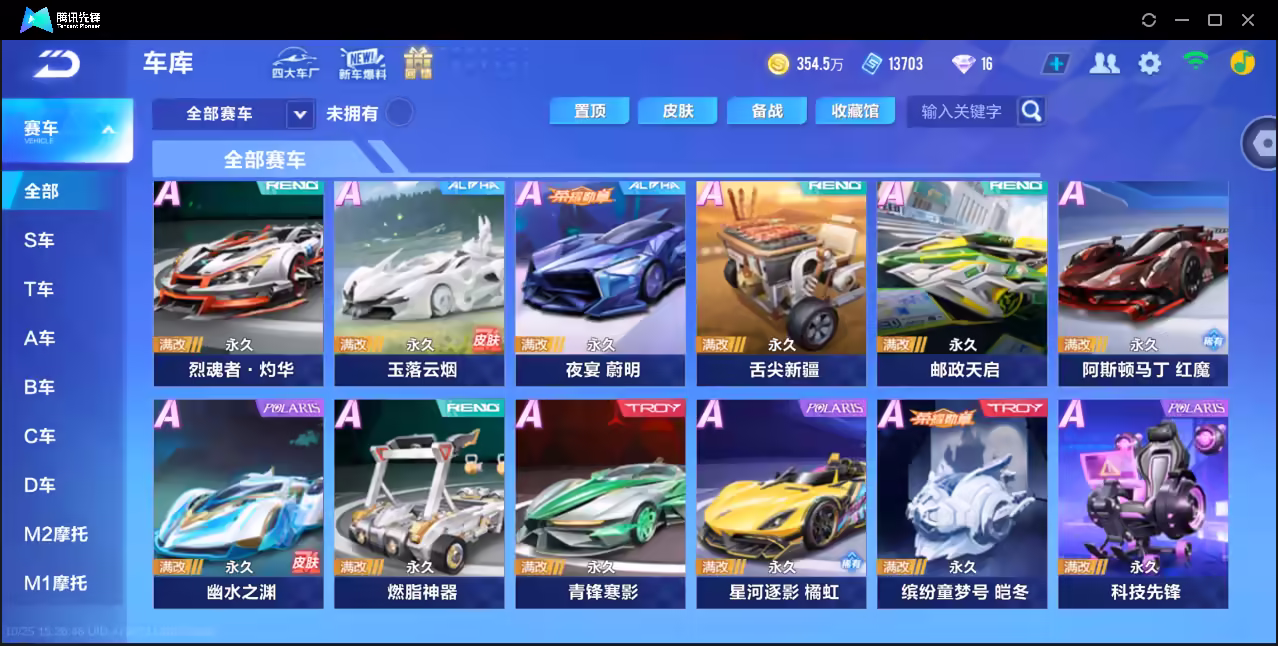This screenshot has width=1278, height=646.
Task: Open the 收藏馆 collection hall
Action: pos(855,111)
